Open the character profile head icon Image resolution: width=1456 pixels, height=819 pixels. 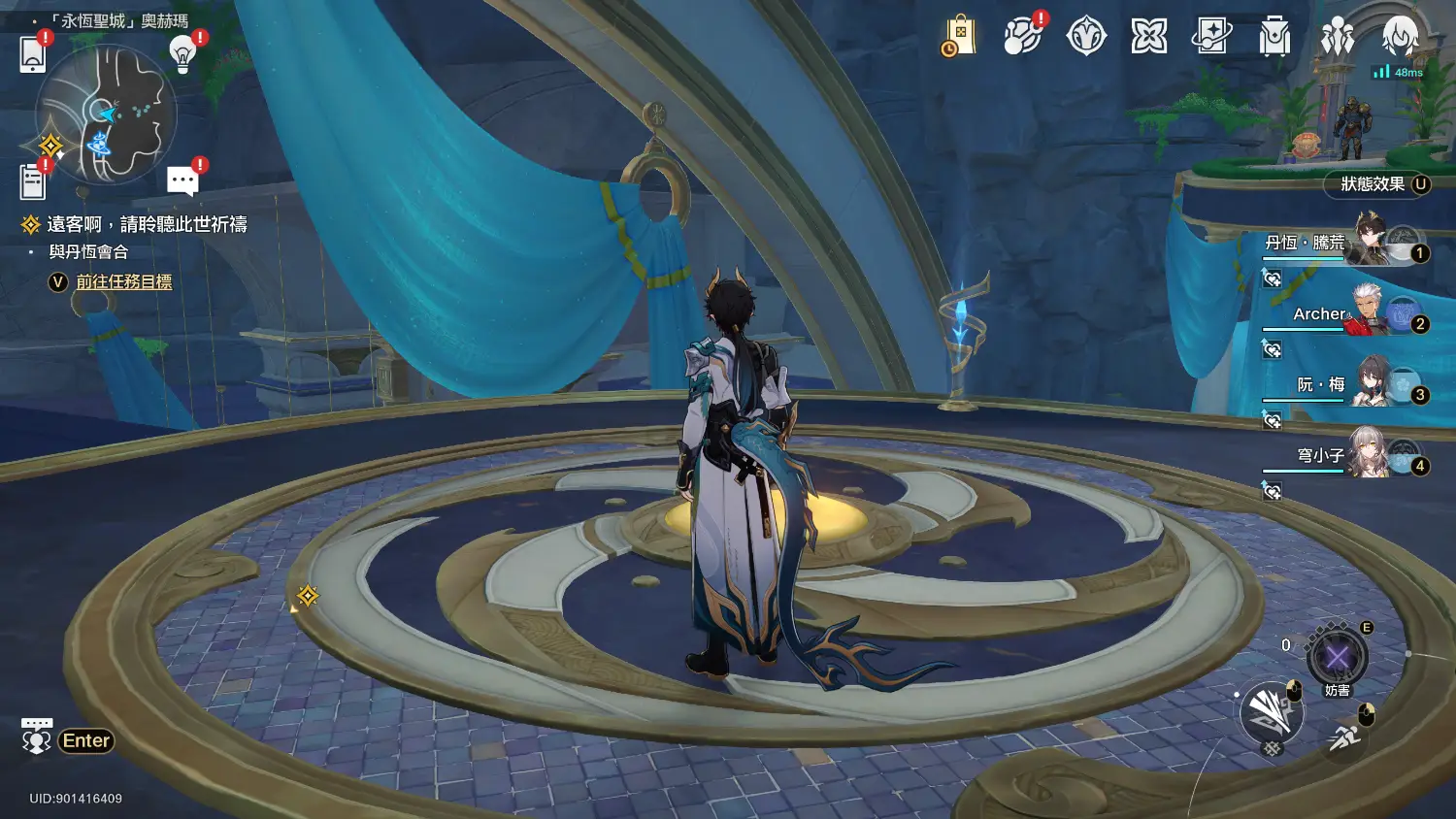pyautogui.click(x=1400, y=37)
